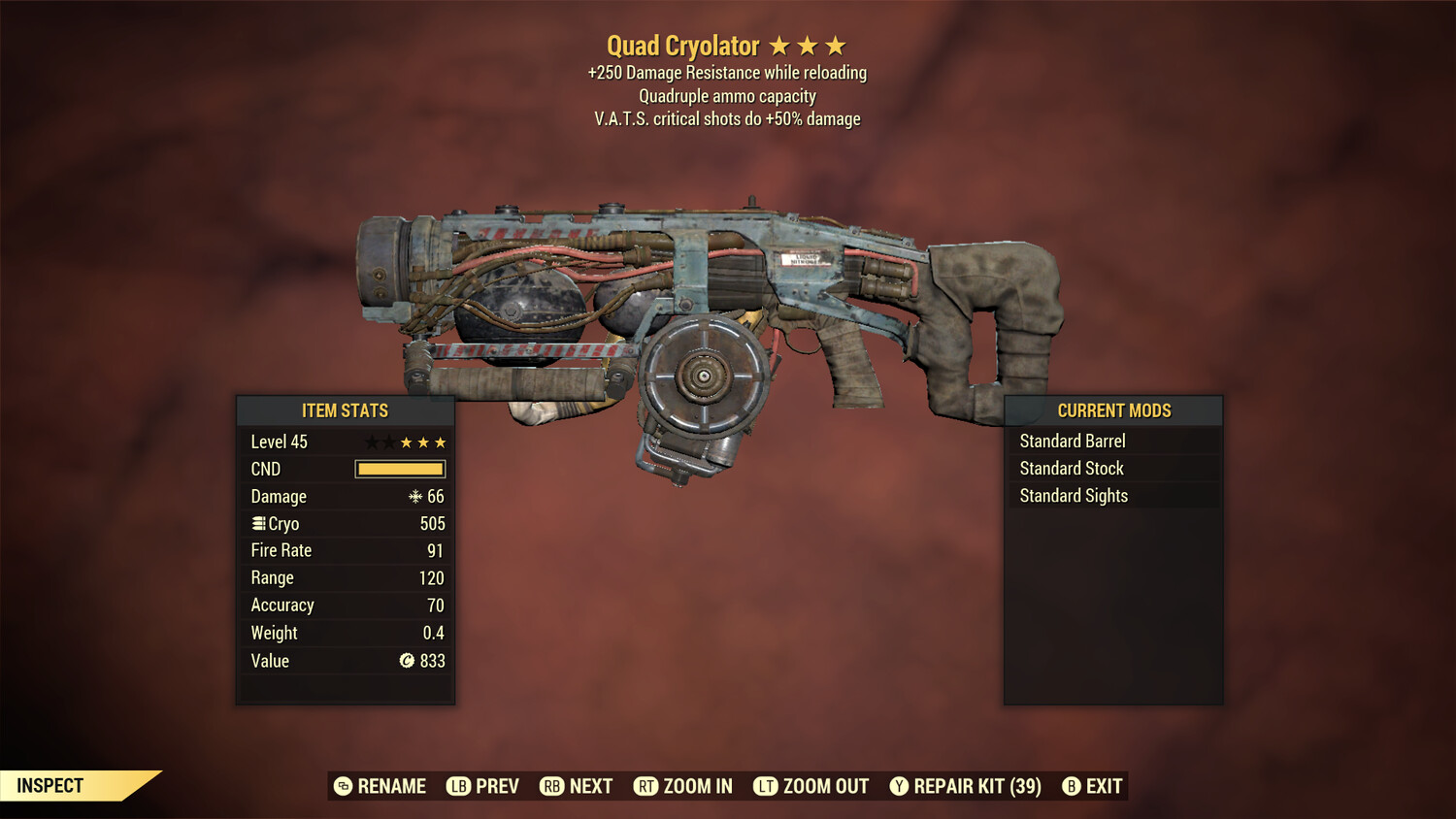The width and height of the screenshot is (1456, 819).
Task: Expand the Standard Stock mod entry
Action: point(1071,468)
